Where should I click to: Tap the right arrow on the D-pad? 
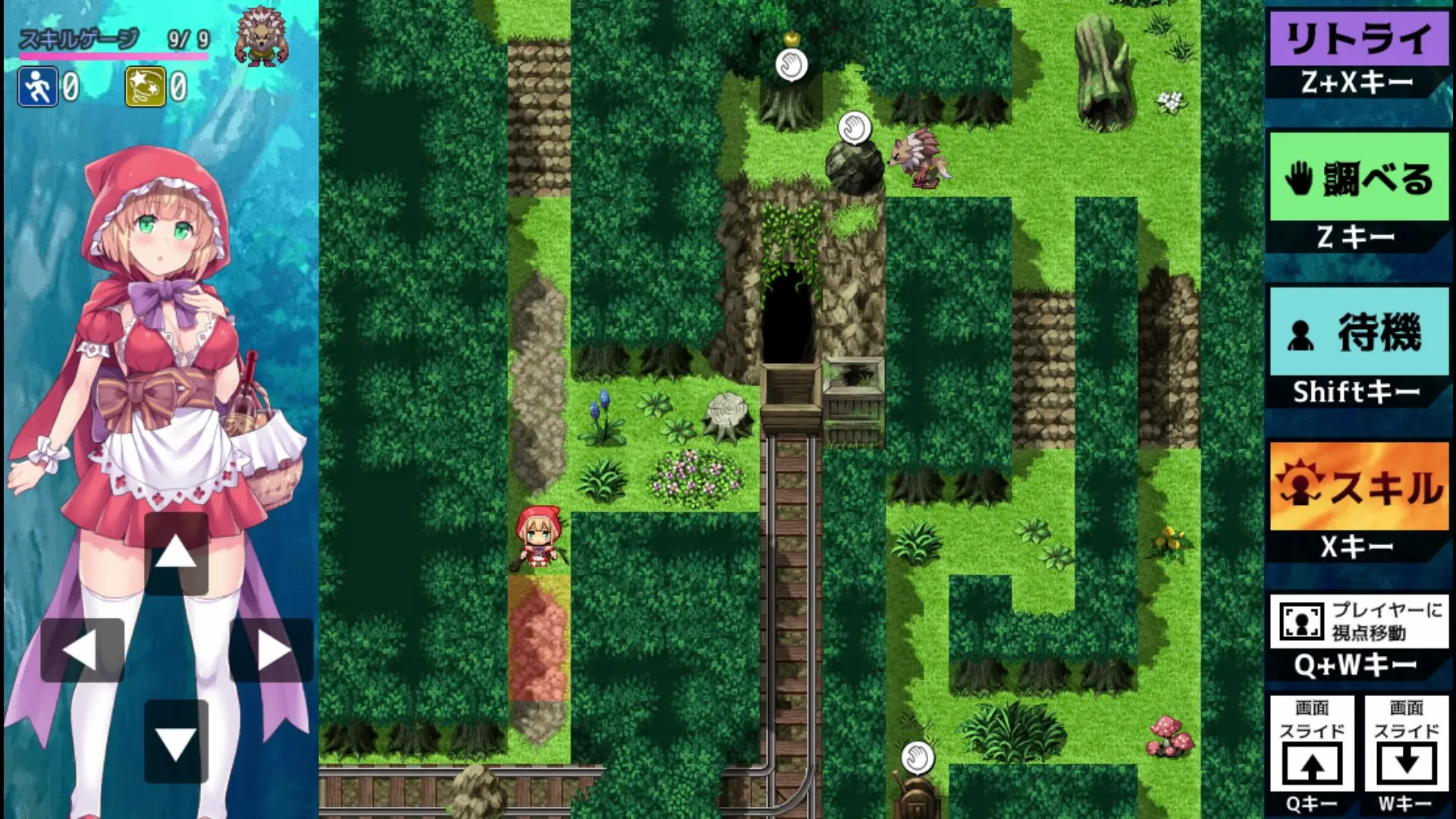point(271,651)
